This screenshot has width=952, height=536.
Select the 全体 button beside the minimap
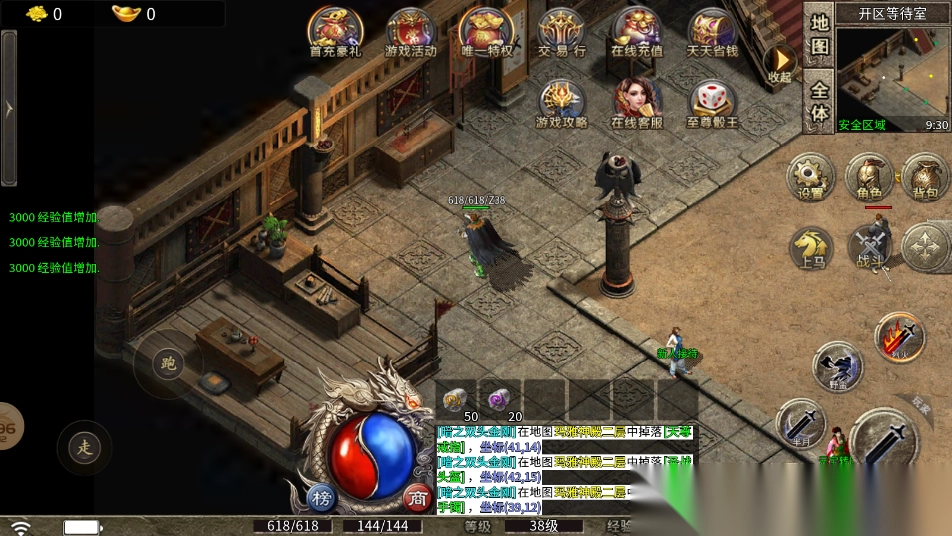819,101
